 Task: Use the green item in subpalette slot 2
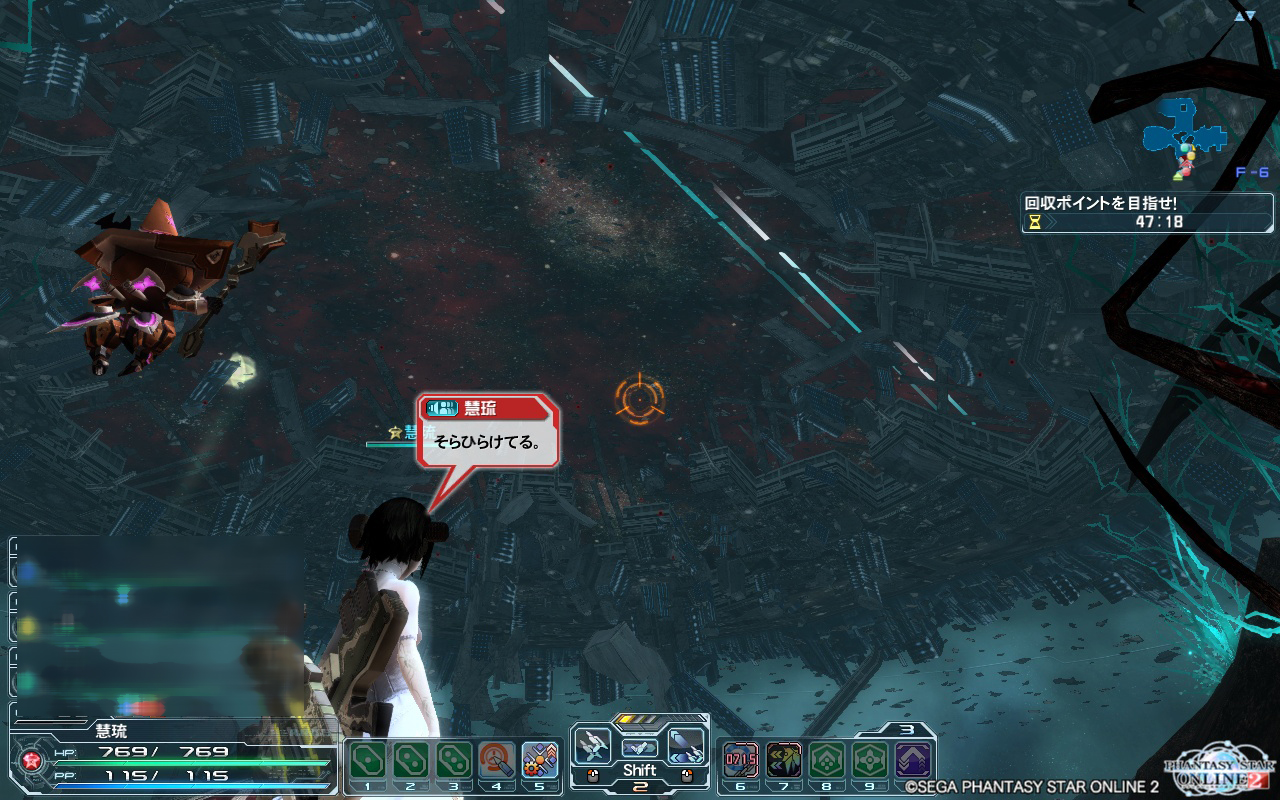410,762
